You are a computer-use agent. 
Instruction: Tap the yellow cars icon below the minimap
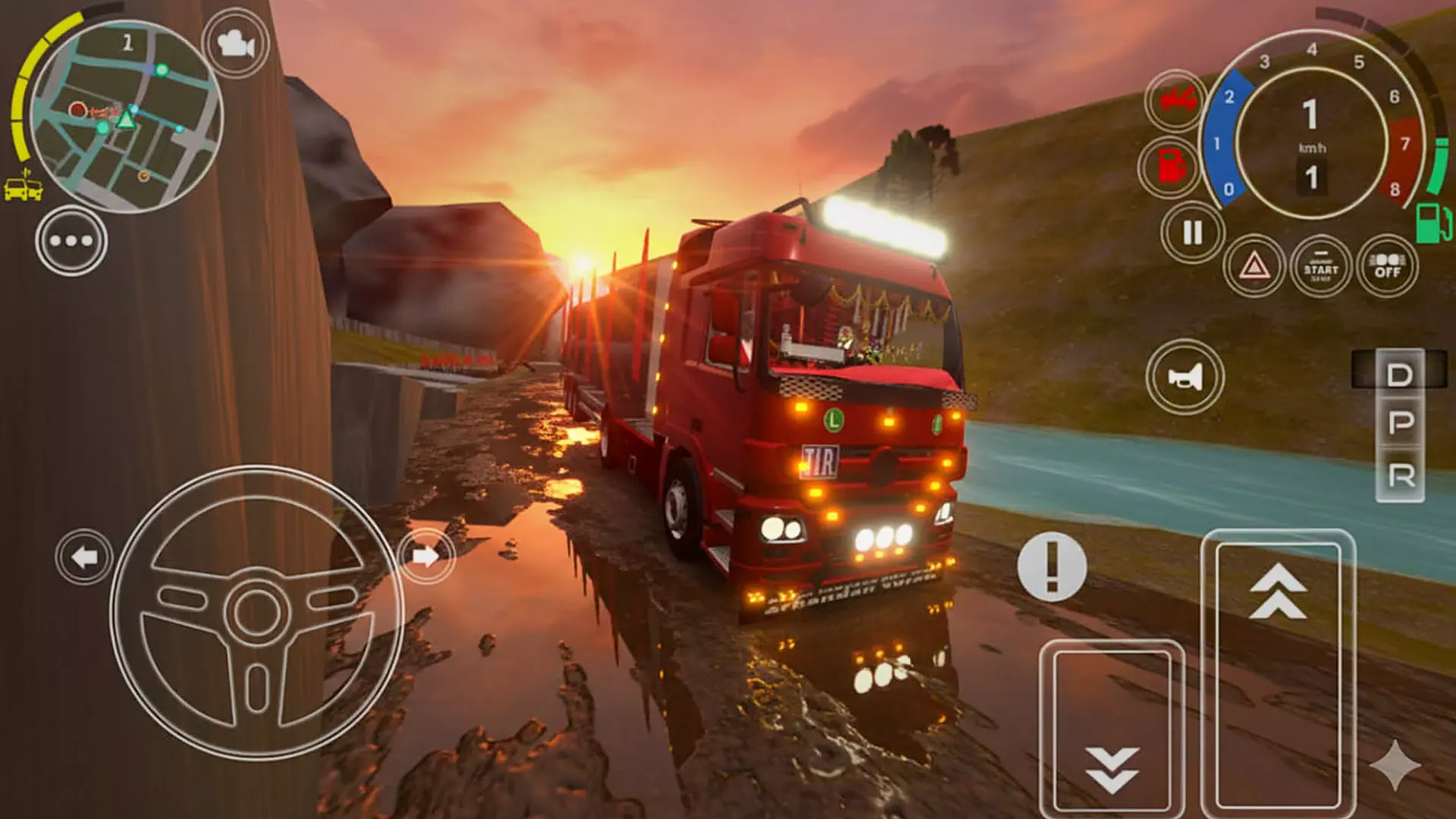24,189
